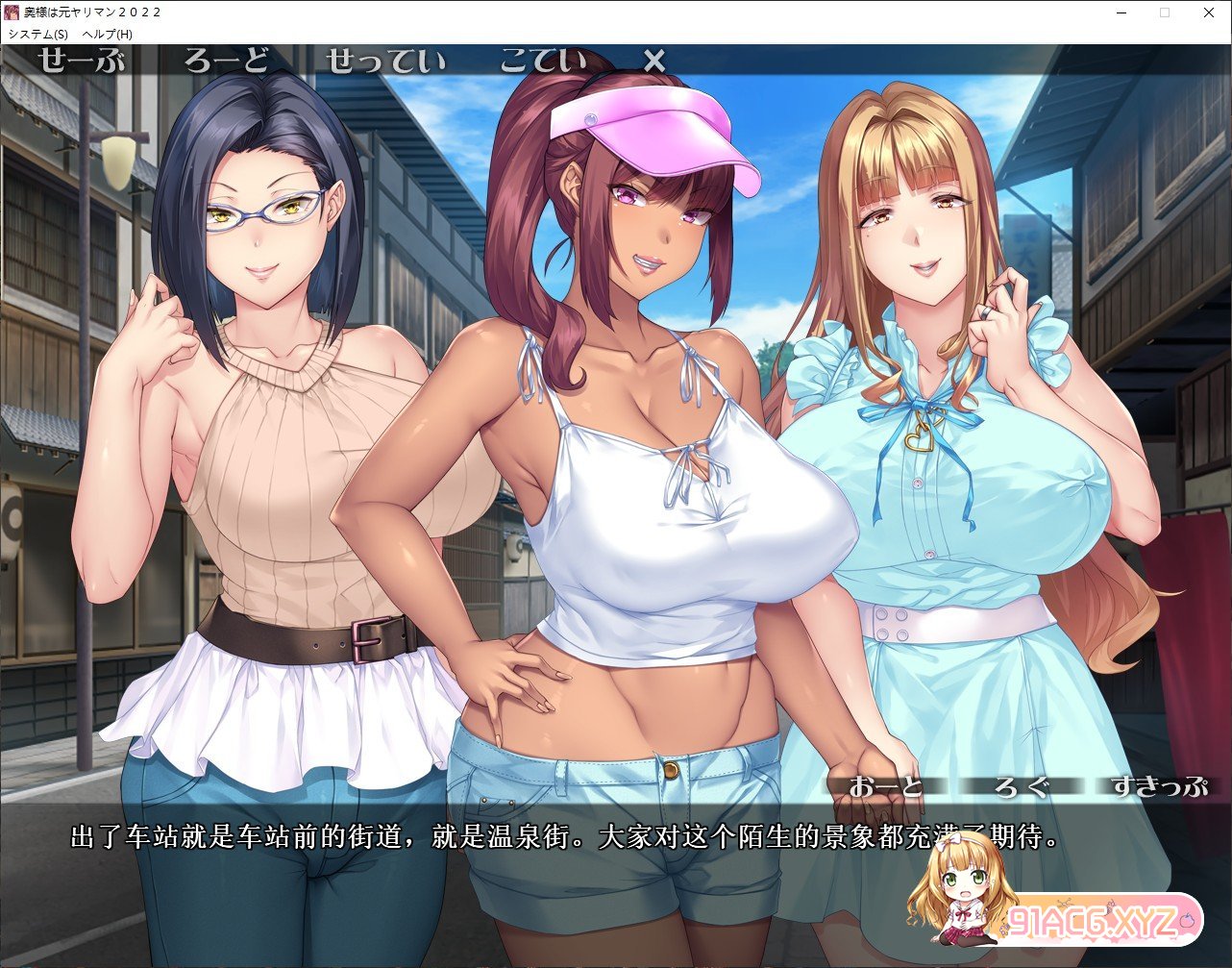1232x968 pixels.
Task: Click the こてい button in top bar
Action: click(x=543, y=62)
